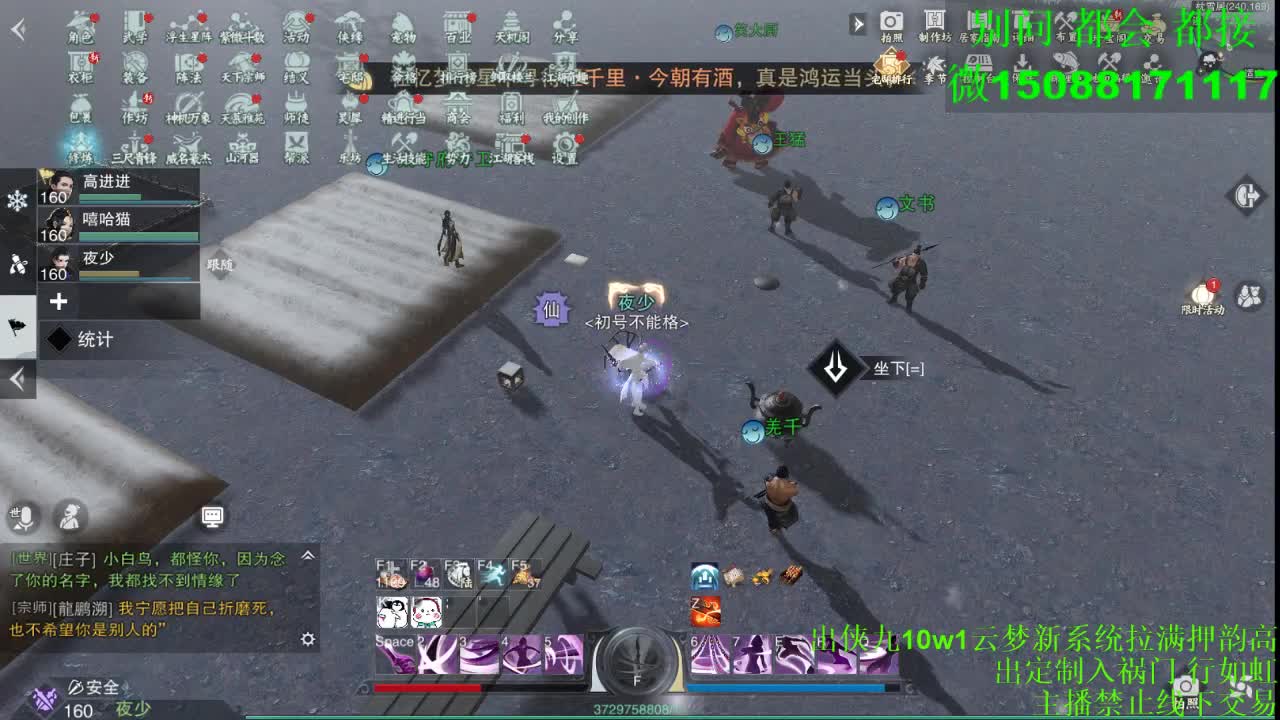
Task: Open the 拍照 camera photo mode
Action: pyautogui.click(x=890, y=22)
